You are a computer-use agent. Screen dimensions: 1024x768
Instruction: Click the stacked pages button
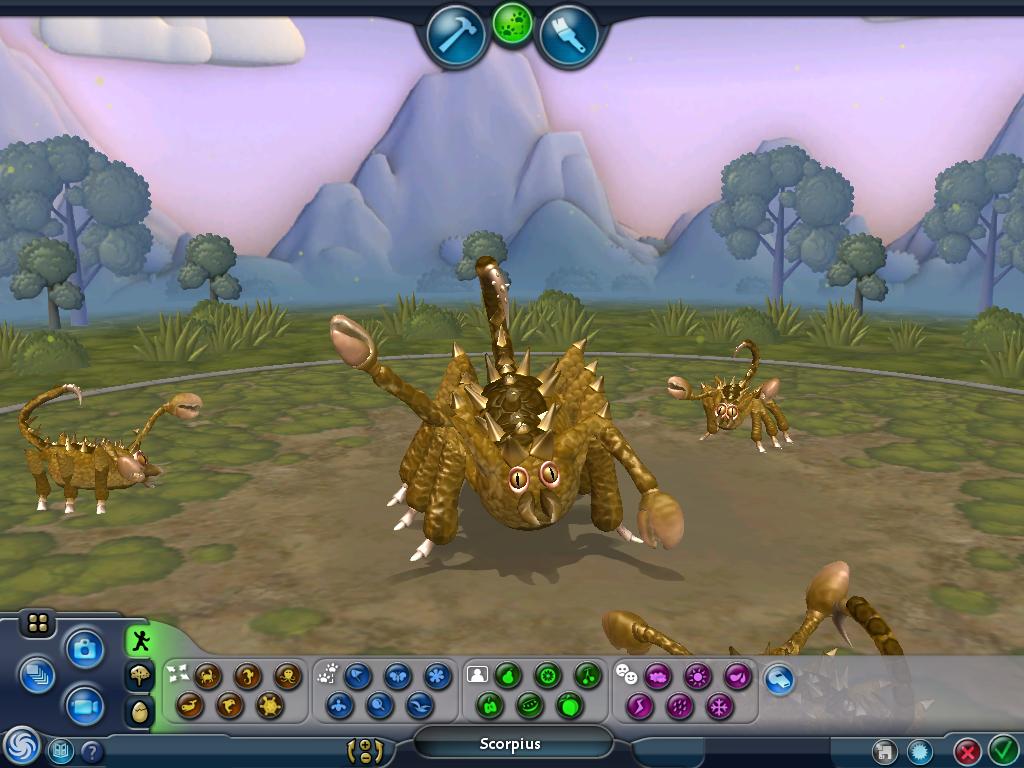click(37, 675)
